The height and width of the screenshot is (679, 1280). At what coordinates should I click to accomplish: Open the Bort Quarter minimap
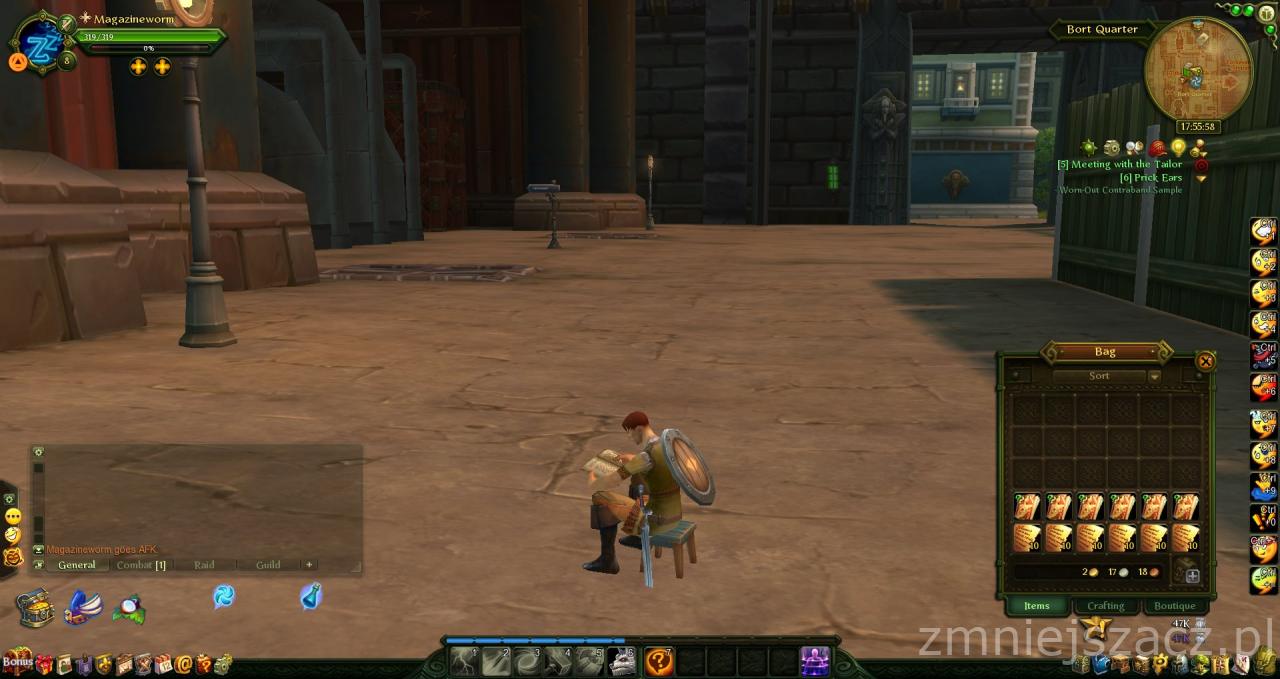click(1197, 72)
